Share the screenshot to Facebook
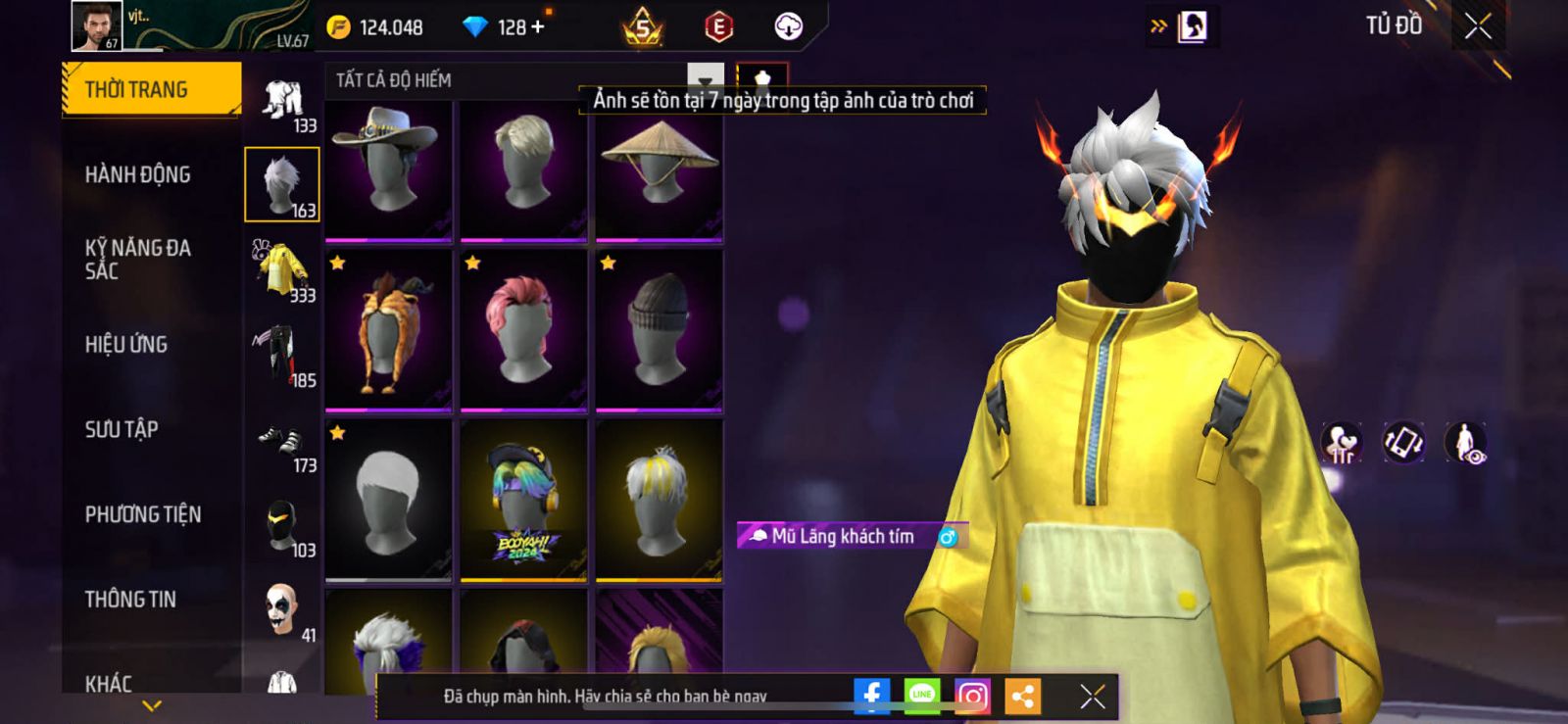1568x724 pixels. click(871, 696)
